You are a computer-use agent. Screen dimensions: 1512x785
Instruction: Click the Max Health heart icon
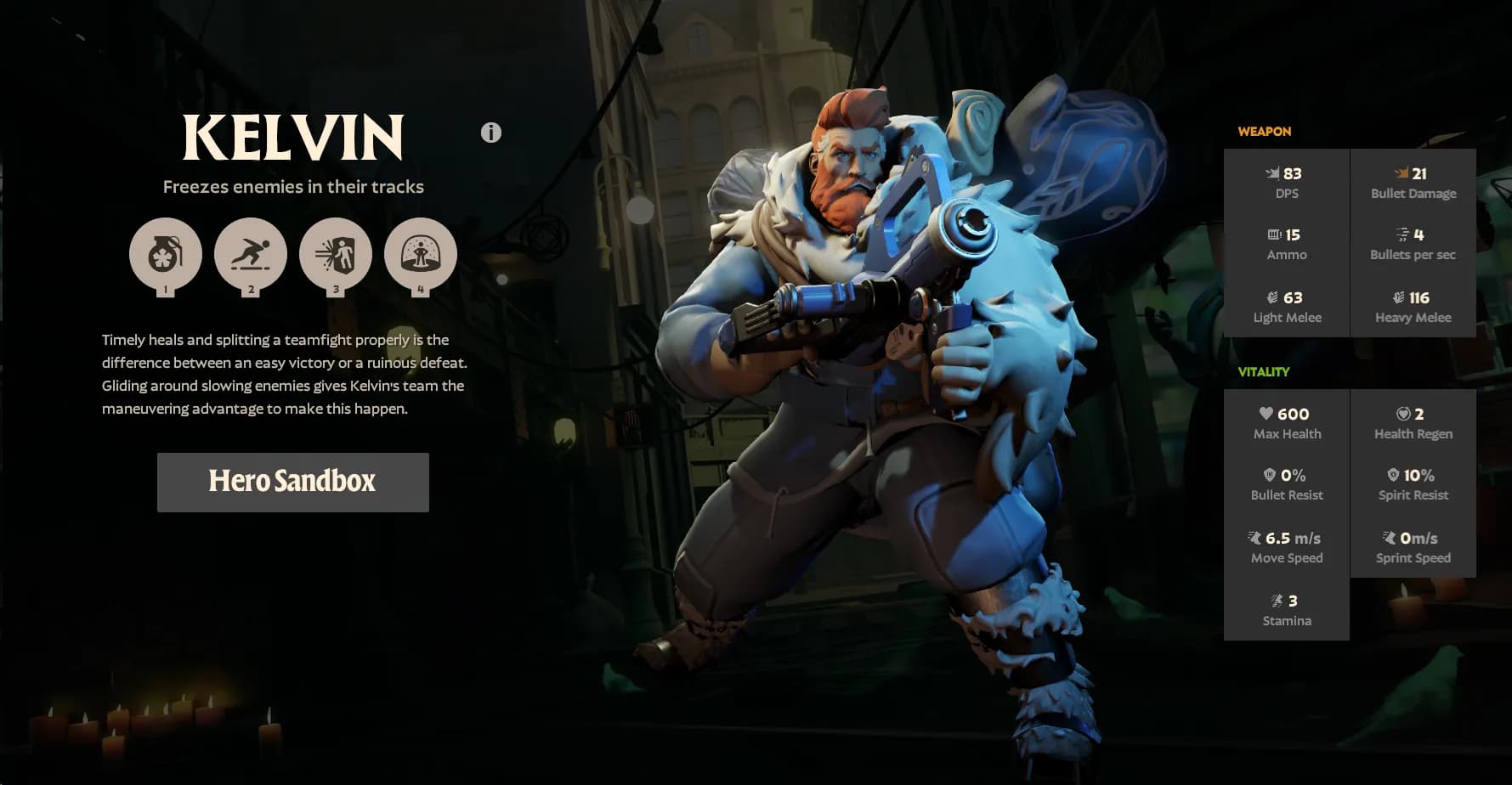(1266, 414)
